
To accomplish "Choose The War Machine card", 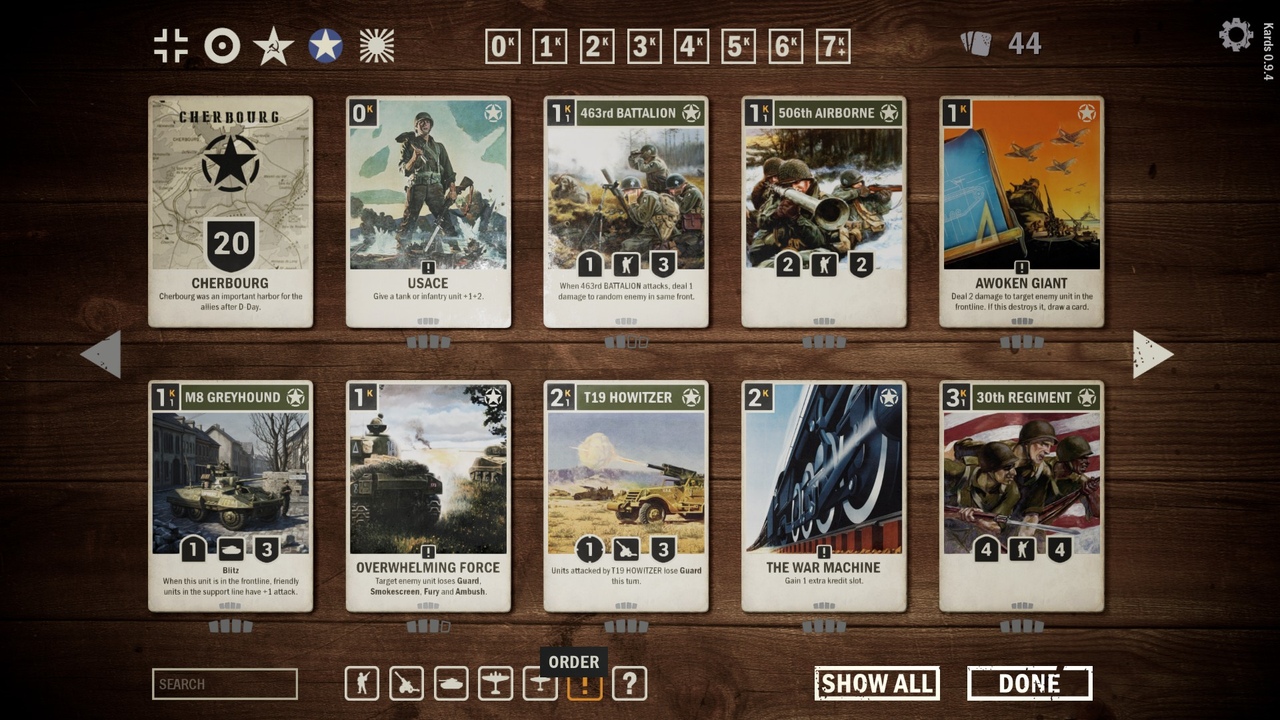I will [x=824, y=496].
